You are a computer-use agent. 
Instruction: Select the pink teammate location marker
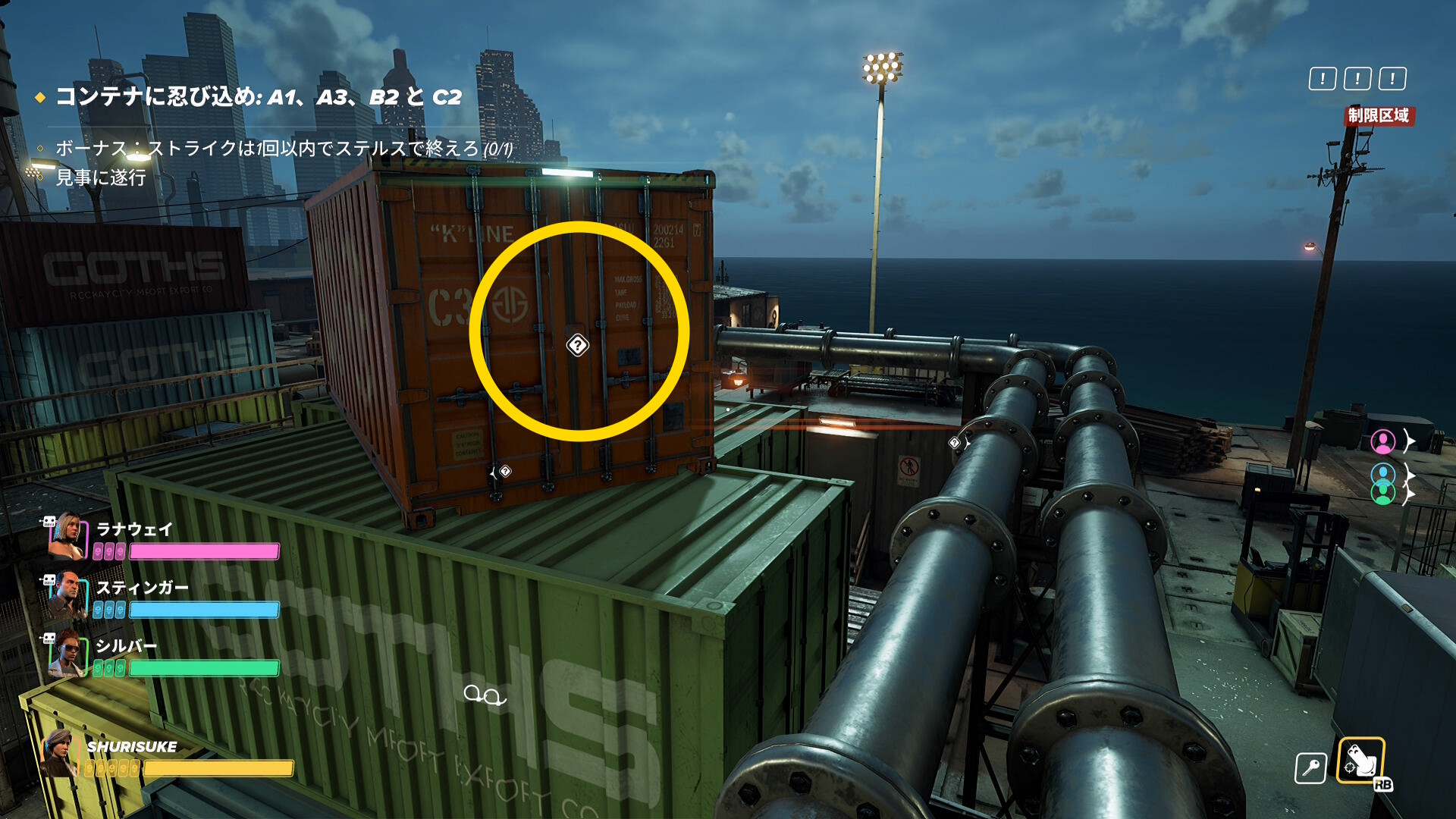click(x=1382, y=441)
